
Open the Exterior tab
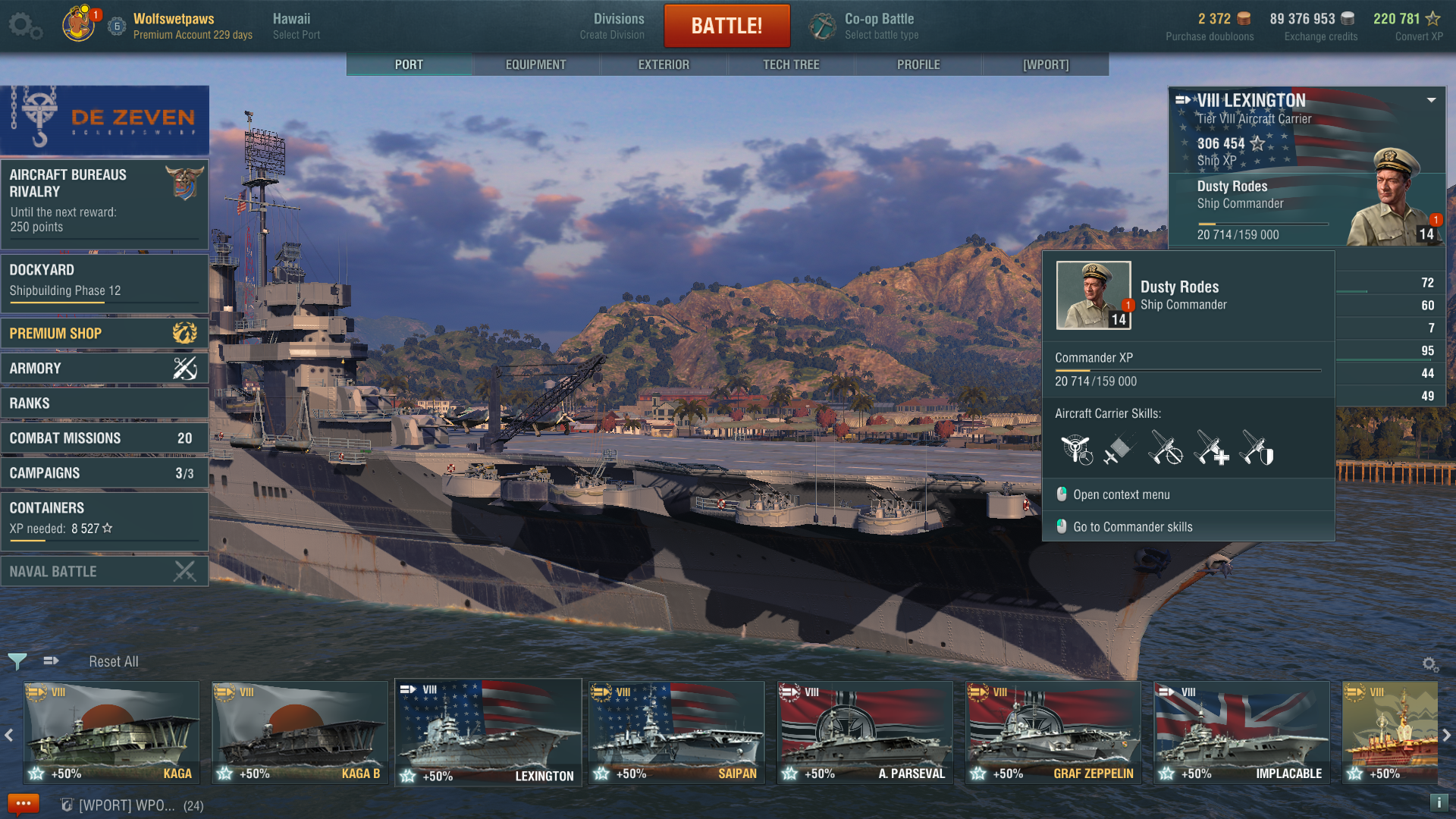664,64
